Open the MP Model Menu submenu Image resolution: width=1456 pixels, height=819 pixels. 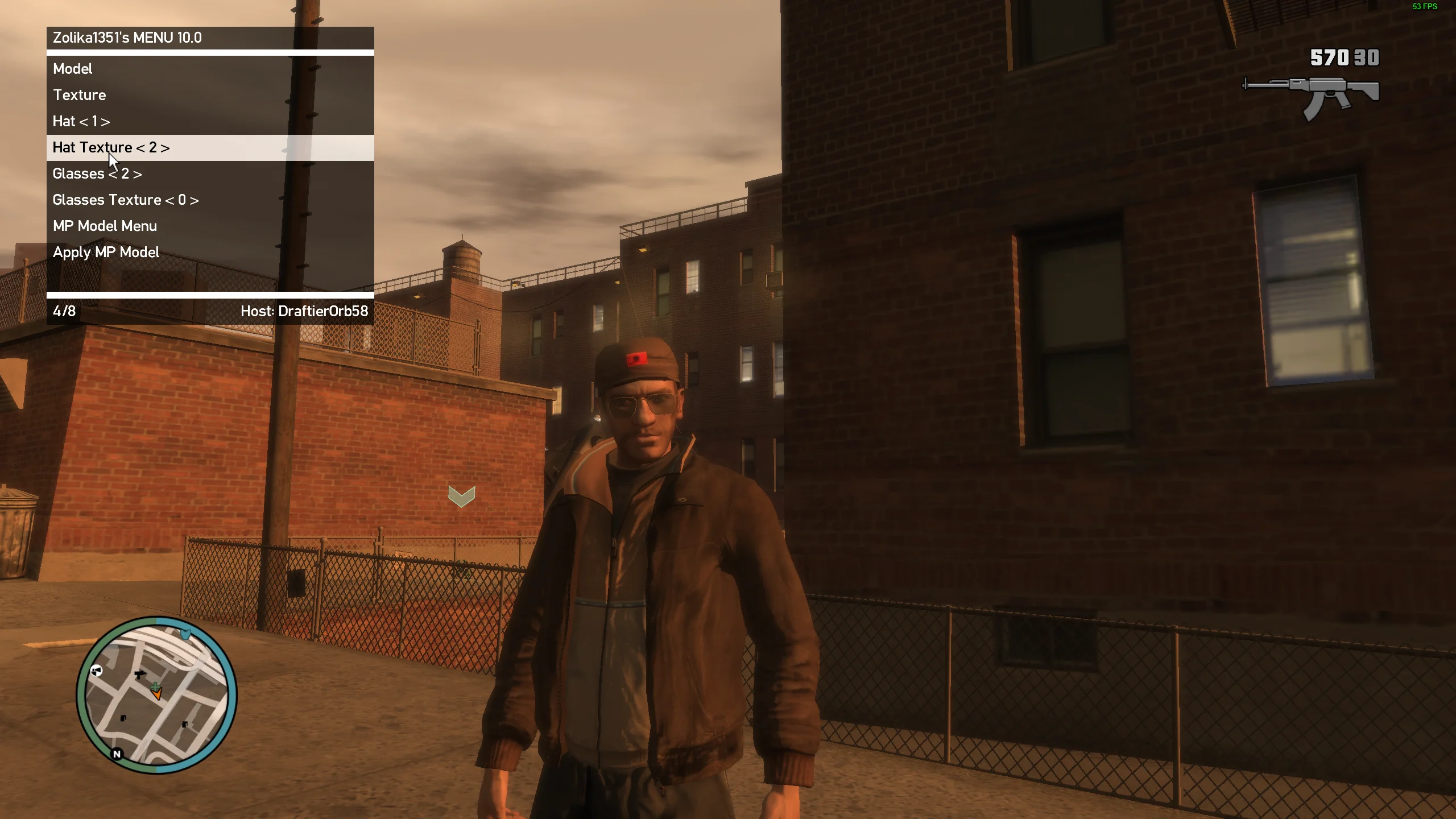coord(105,226)
